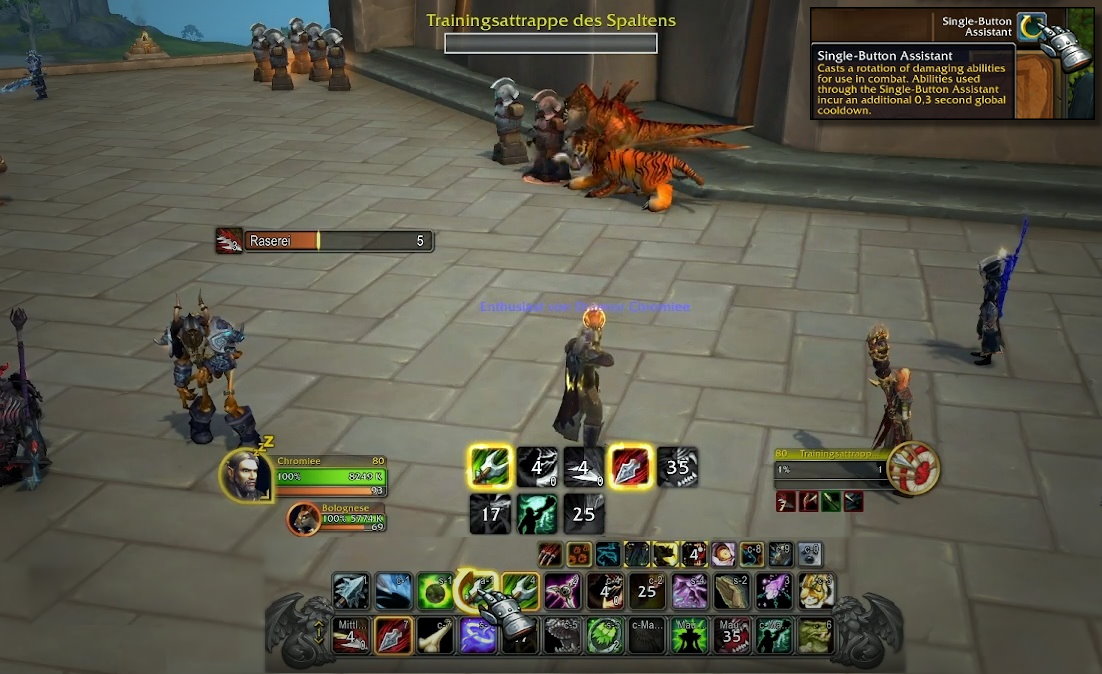Use the bone ability on the bottom bar
The height and width of the screenshot is (674, 1102).
[435, 635]
